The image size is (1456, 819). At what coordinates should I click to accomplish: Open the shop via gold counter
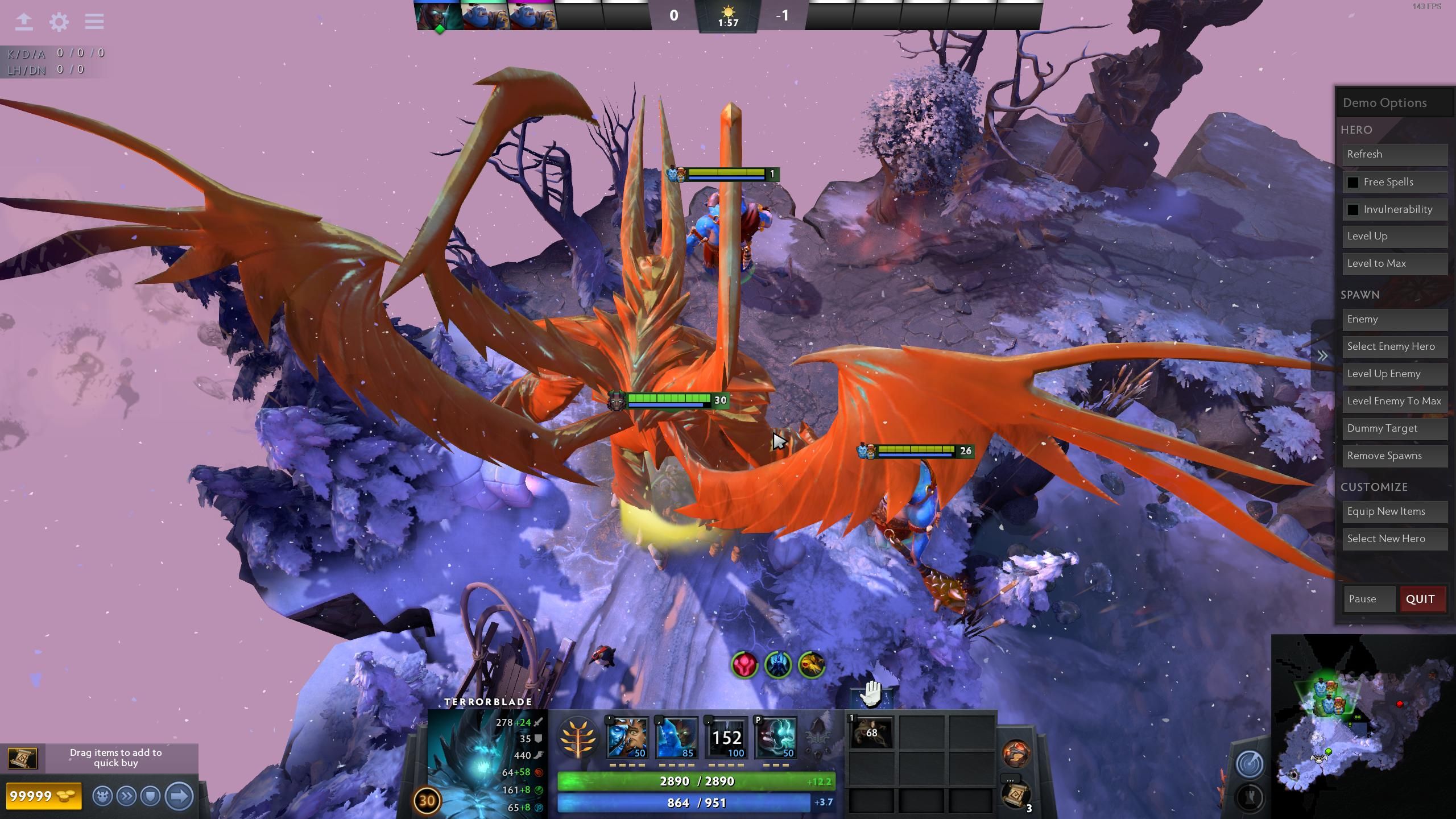click(43, 796)
